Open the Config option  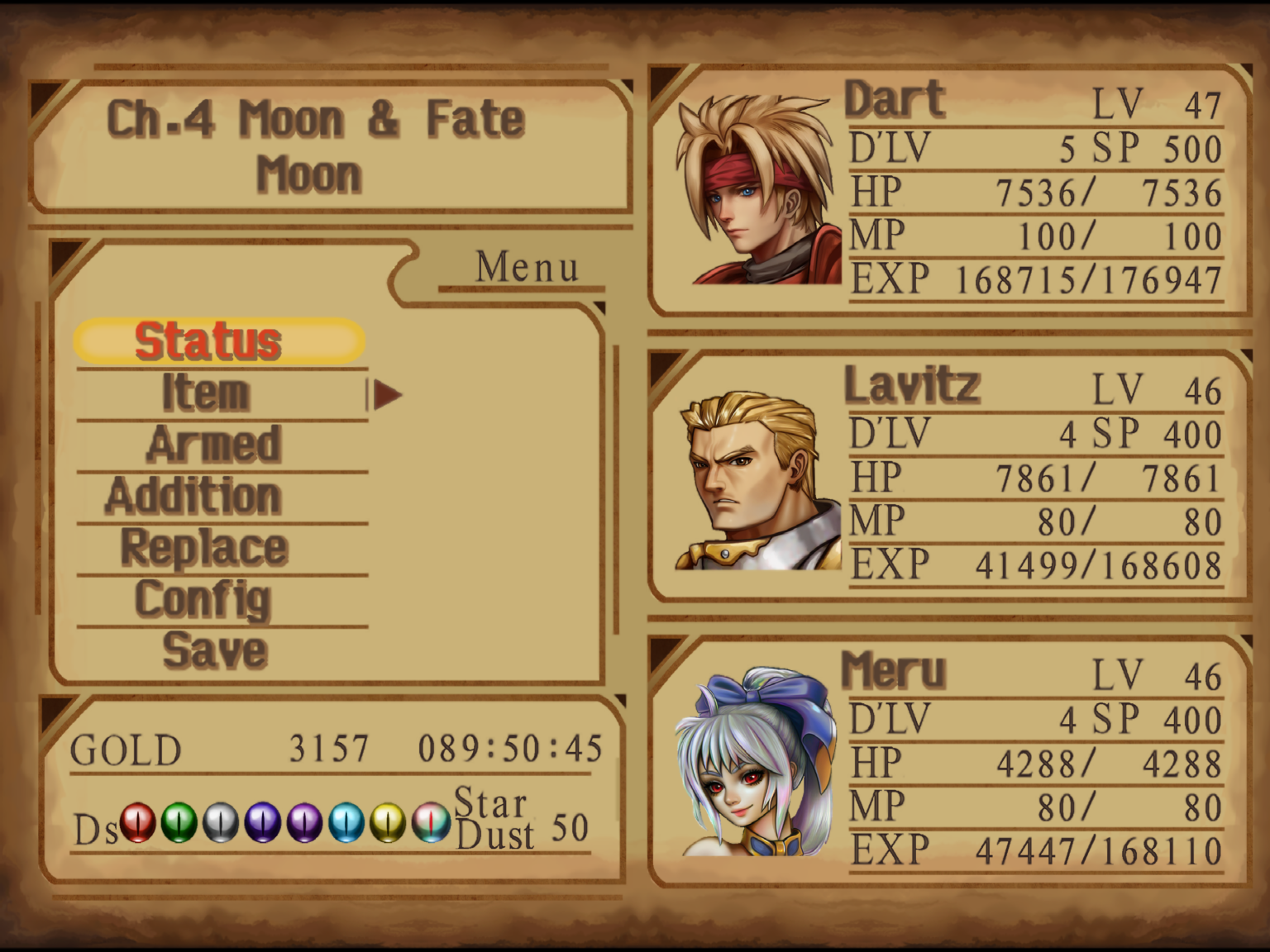pyautogui.click(x=204, y=599)
